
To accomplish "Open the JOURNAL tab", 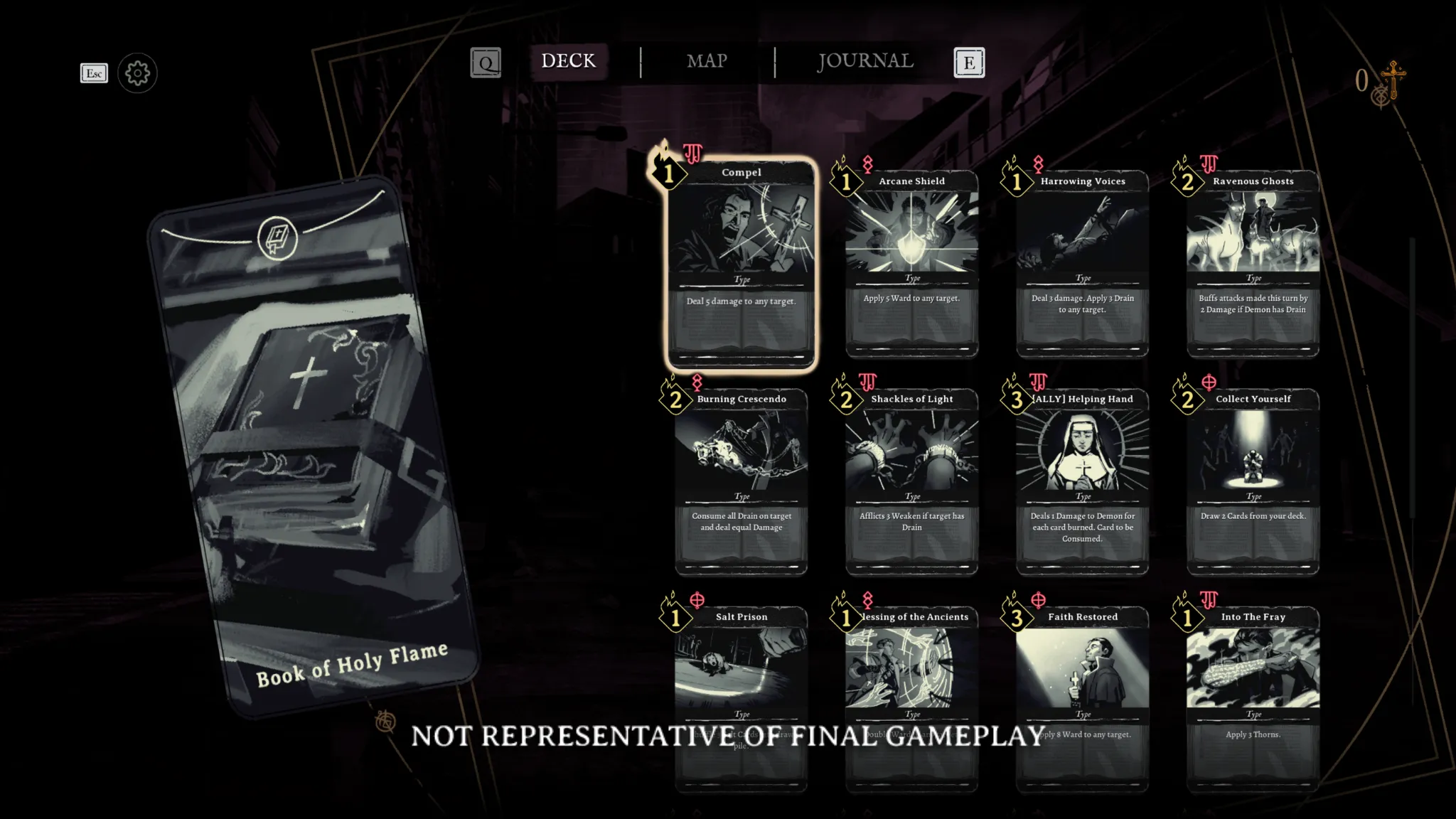I will 864,62.
